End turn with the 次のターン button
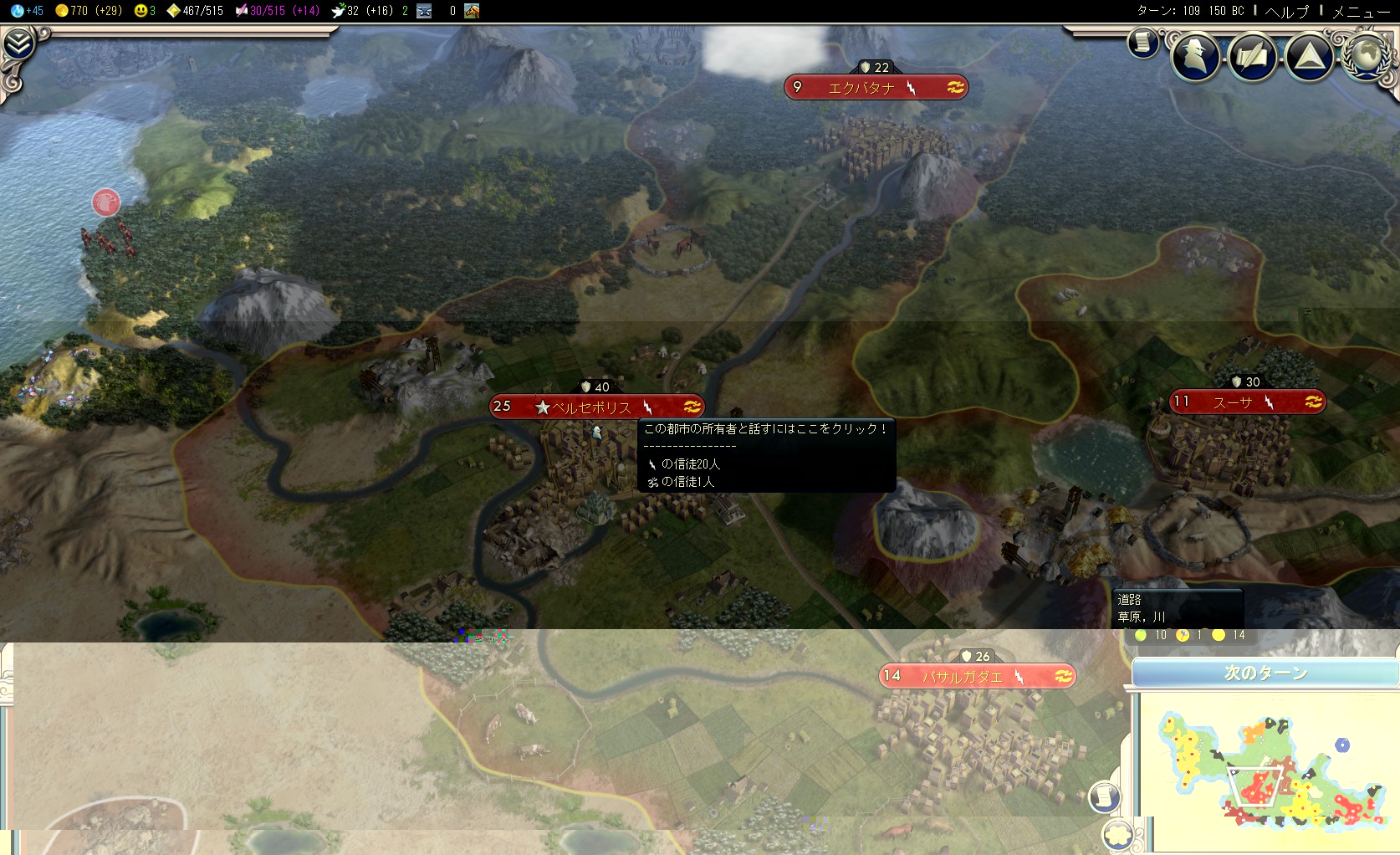Viewport: 1400px width, 855px height. pyautogui.click(x=1265, y=673)
